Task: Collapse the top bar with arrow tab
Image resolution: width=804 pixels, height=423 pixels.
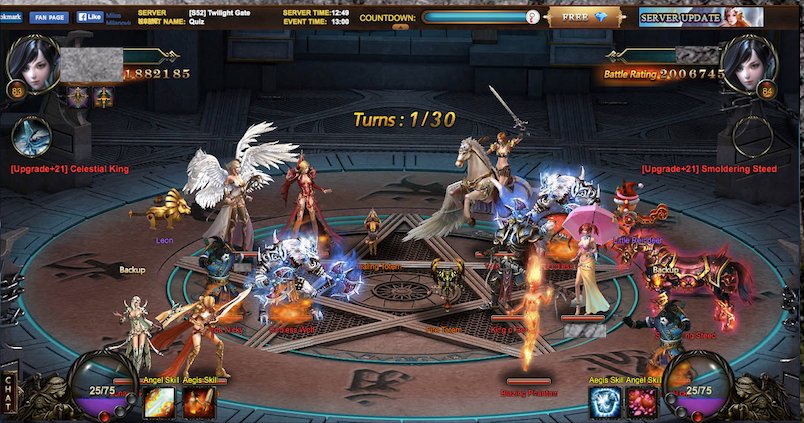Action: click(399, 28)
